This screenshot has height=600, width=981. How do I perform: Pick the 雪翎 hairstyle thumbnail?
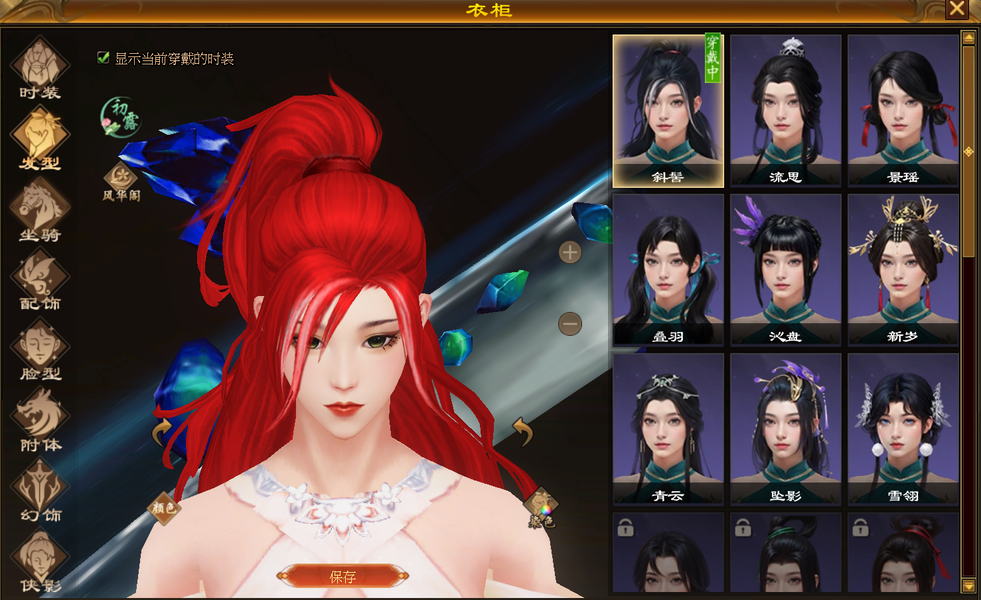pos(903,427)
